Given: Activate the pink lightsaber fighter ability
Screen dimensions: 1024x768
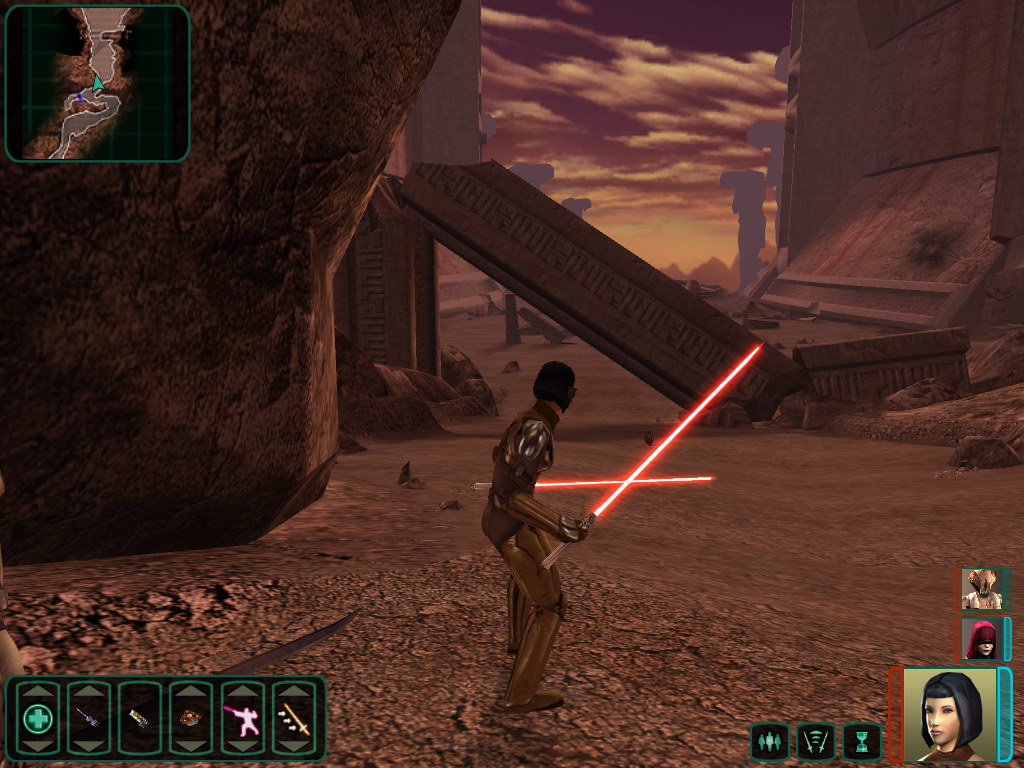Looking at the screenshot, I should (242, 718).
